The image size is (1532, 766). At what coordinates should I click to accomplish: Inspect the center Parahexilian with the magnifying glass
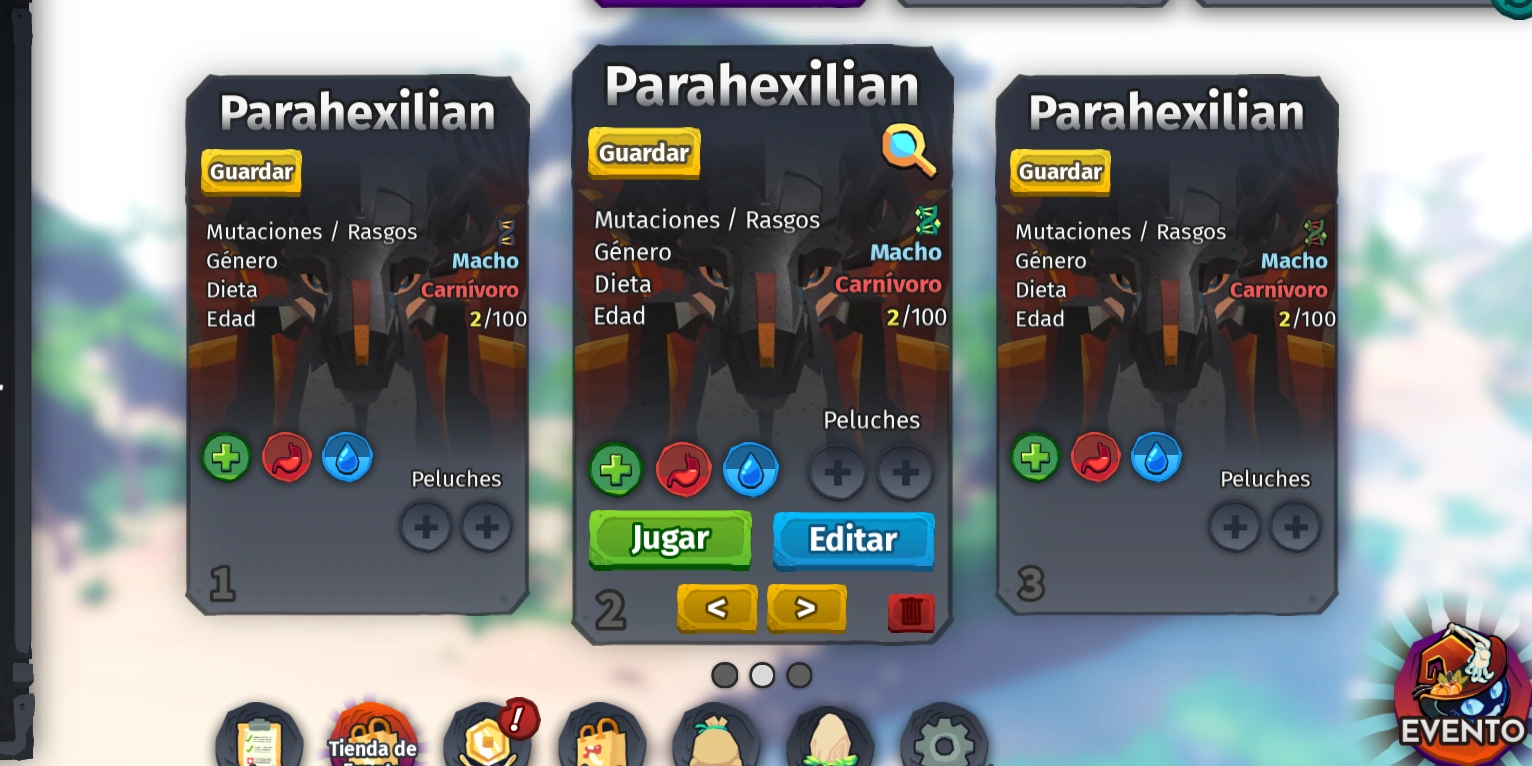[908, 152]
